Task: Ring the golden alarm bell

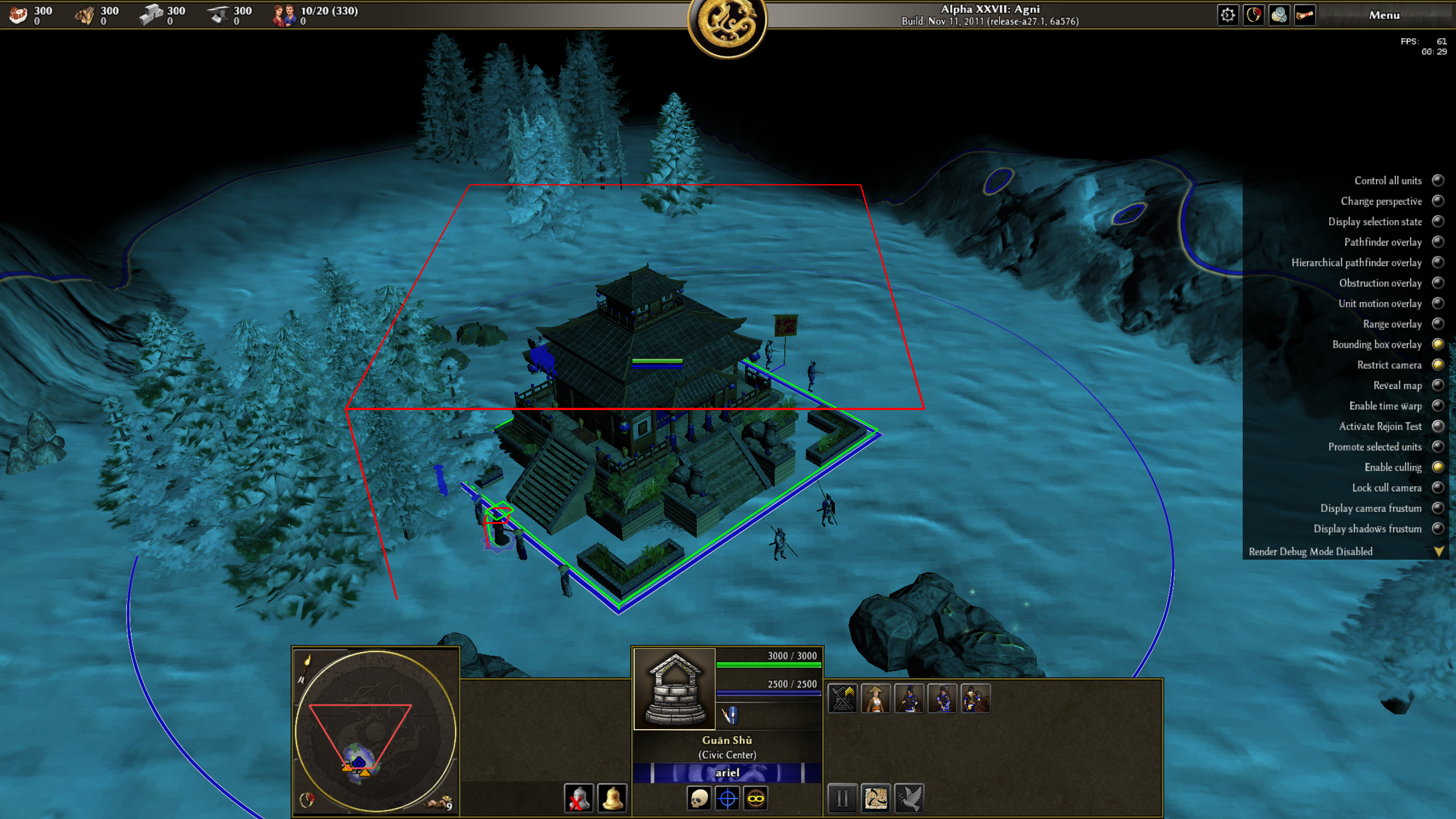Action: click(612, 799)
